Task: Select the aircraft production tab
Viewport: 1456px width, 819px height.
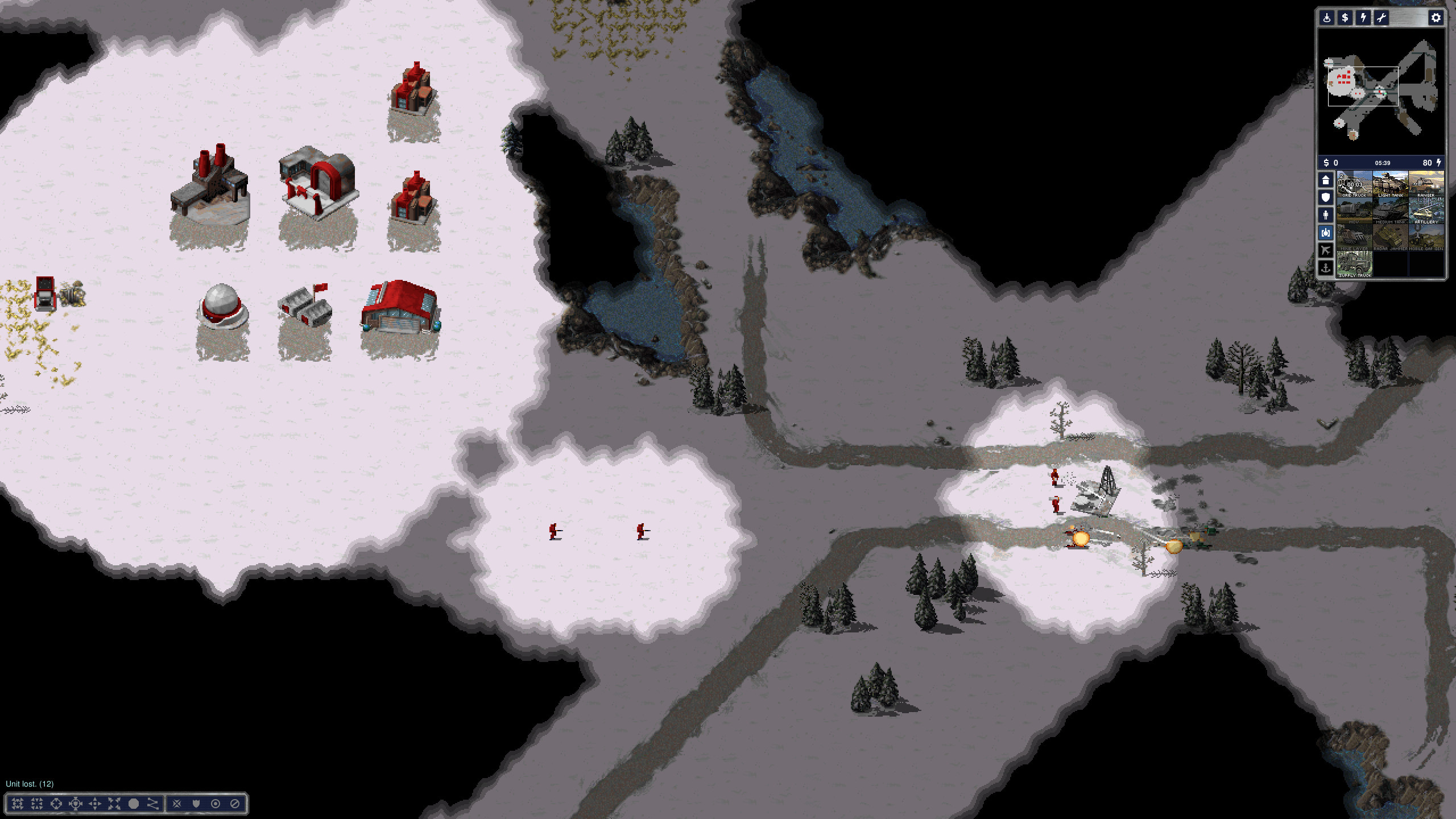Action: coord(1326,250)
